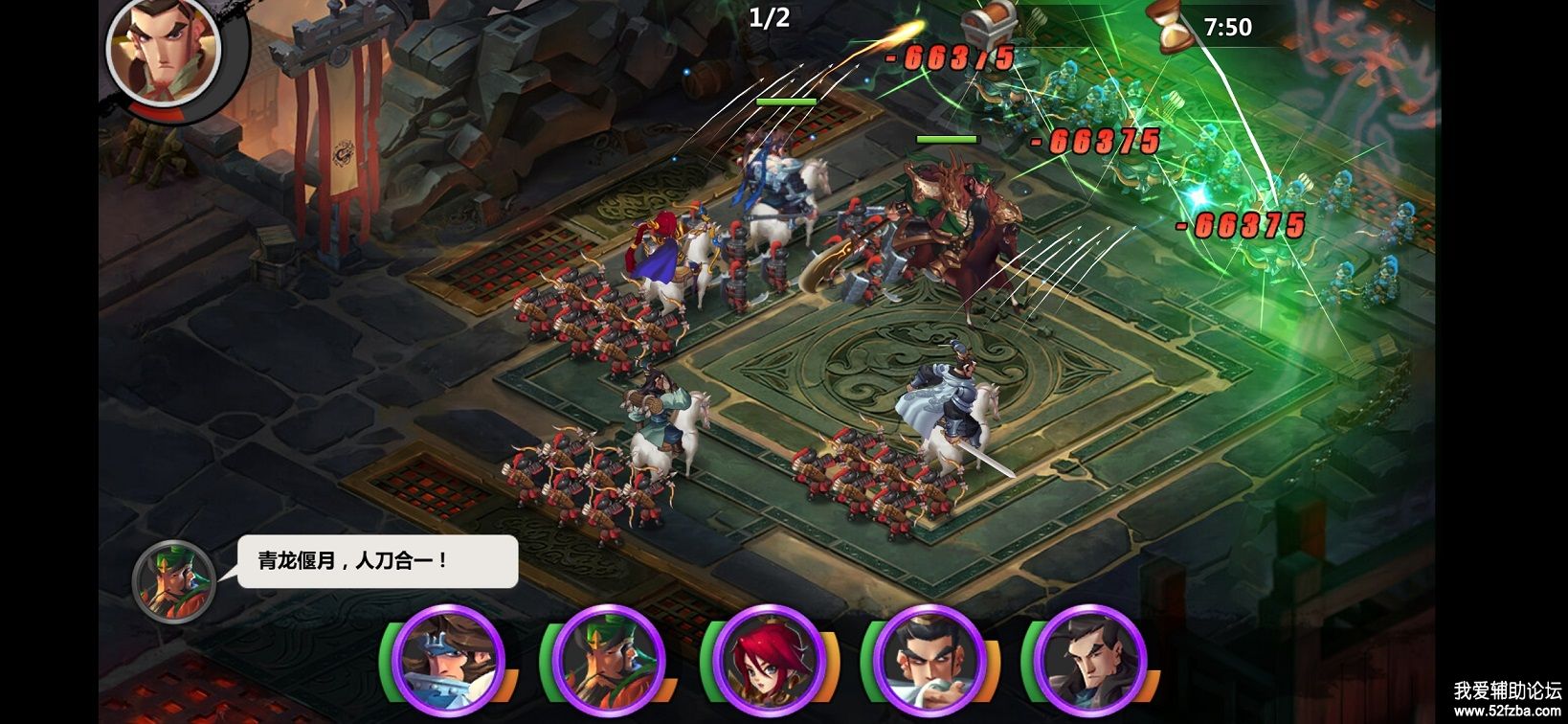Activate the hero covering his mouth with cloth

pos(930,660)
